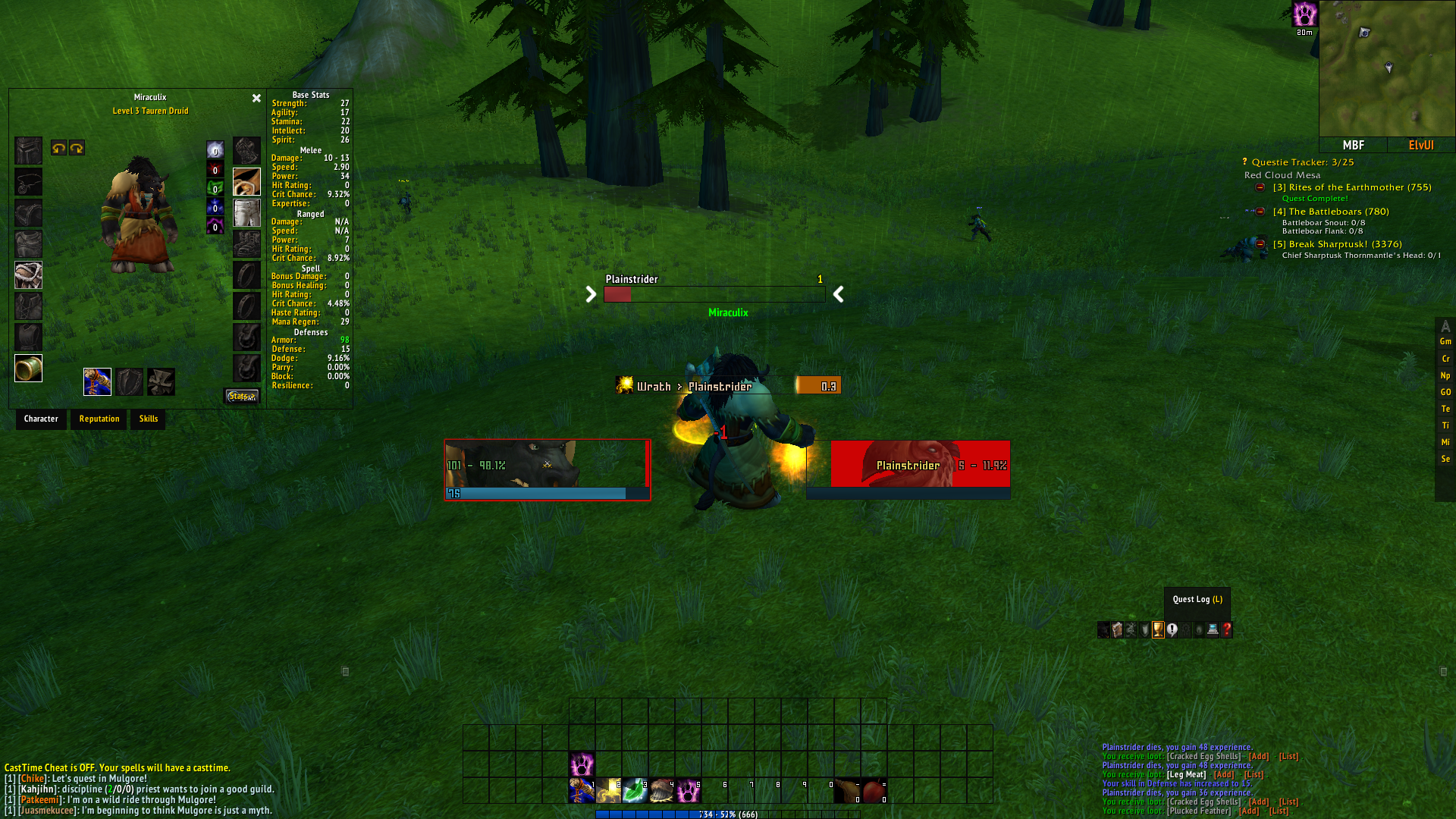Open the highlighted Quest Log micro menu icon

[1158, 630]
